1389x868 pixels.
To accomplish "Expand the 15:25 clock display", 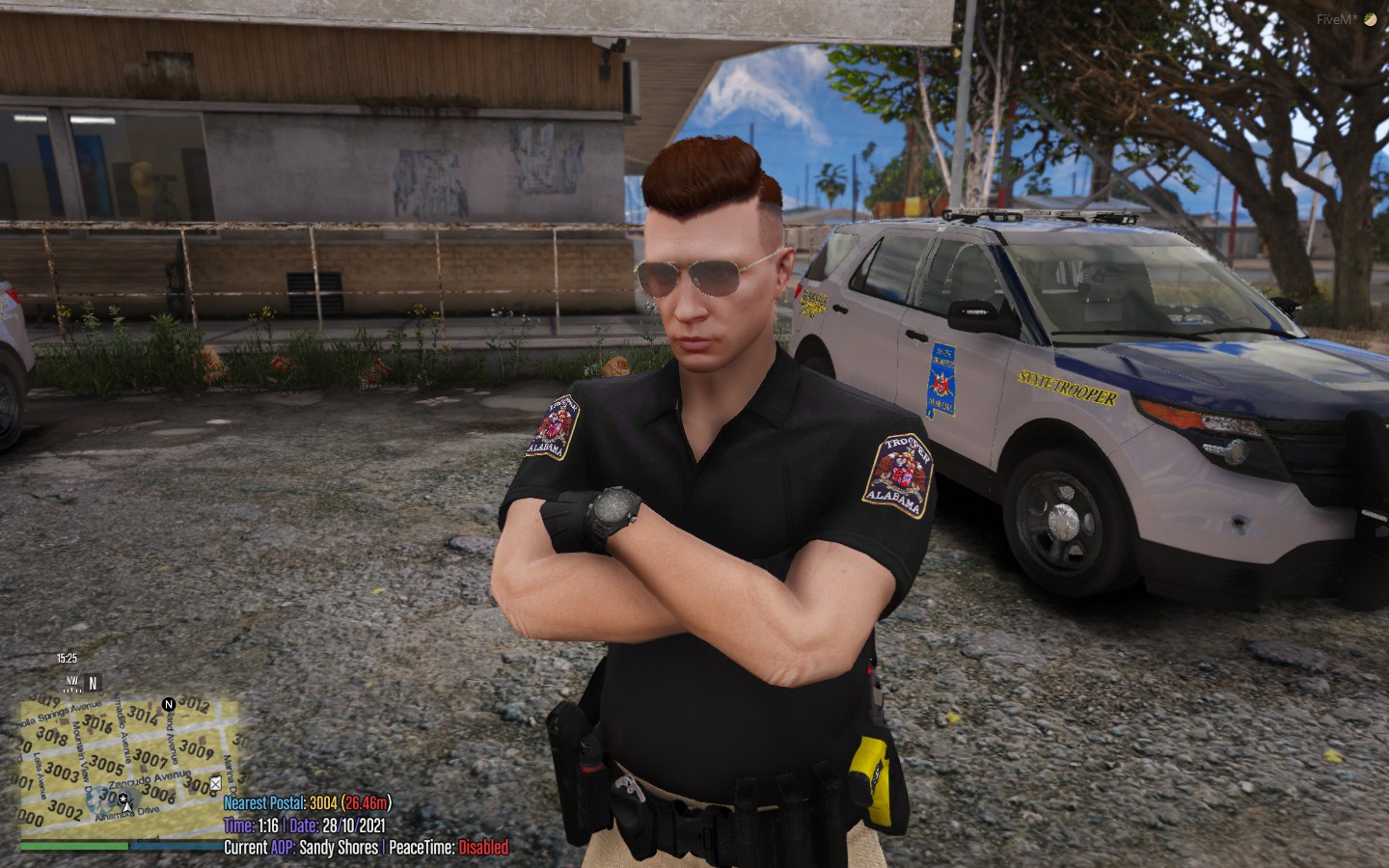I will pyautogui.click(x=67, y=657).
